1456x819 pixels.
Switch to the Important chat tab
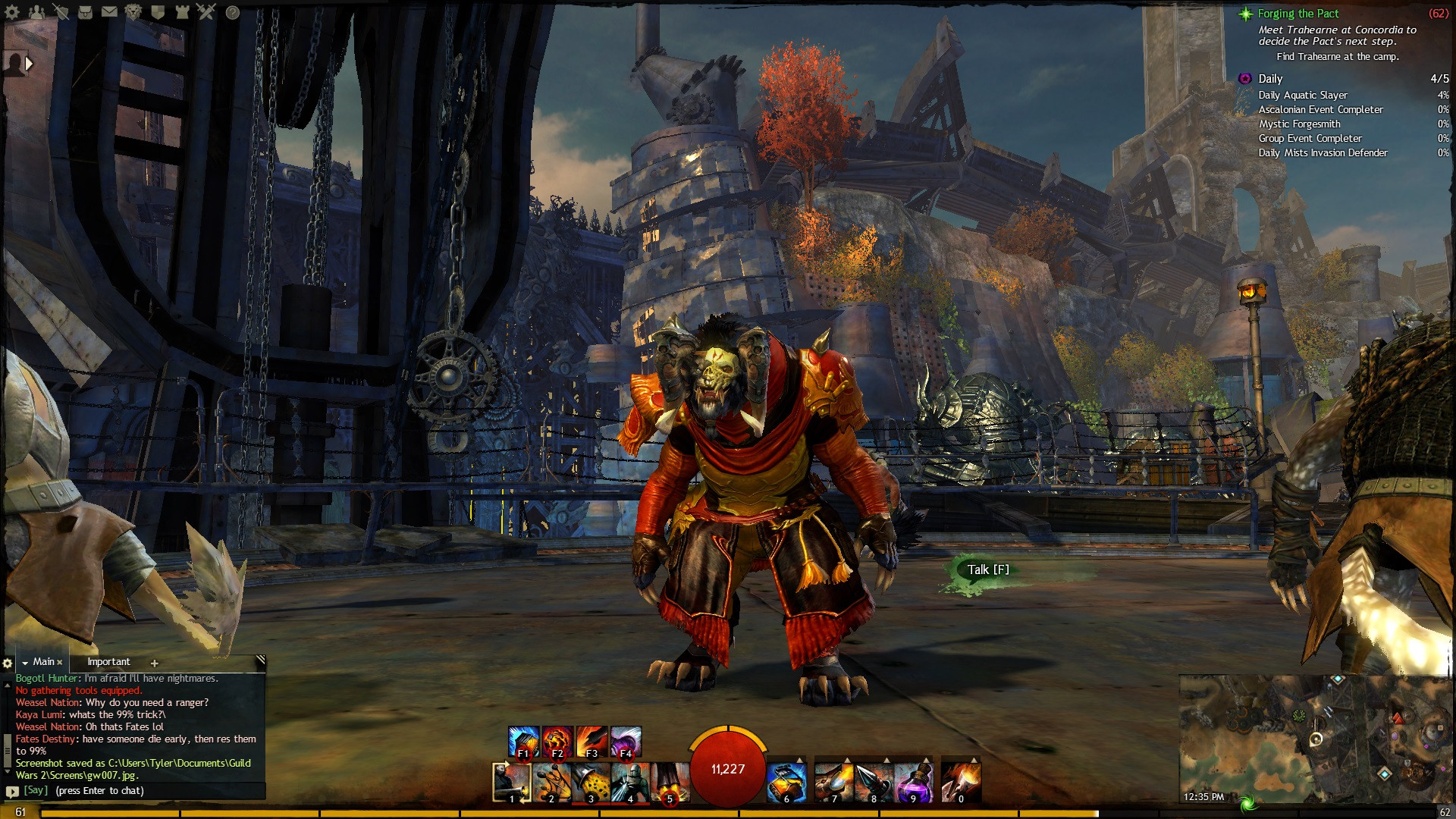pos(108,662)
